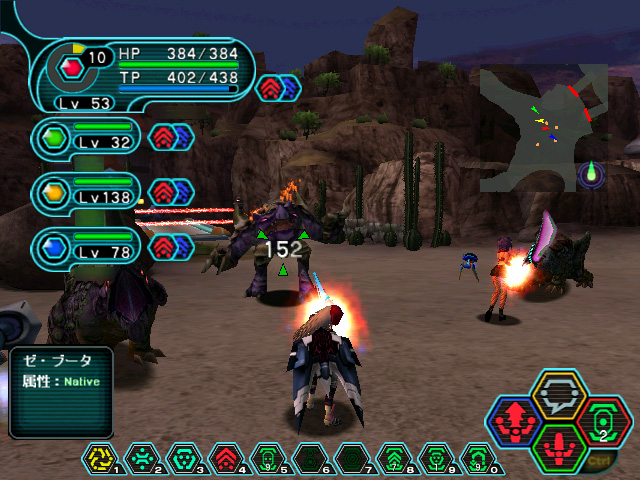Image resolution: width=640 pixels, height=480 pixels.
Task: Use the green arrow item in slot 8
Action: tap(393, 459)
